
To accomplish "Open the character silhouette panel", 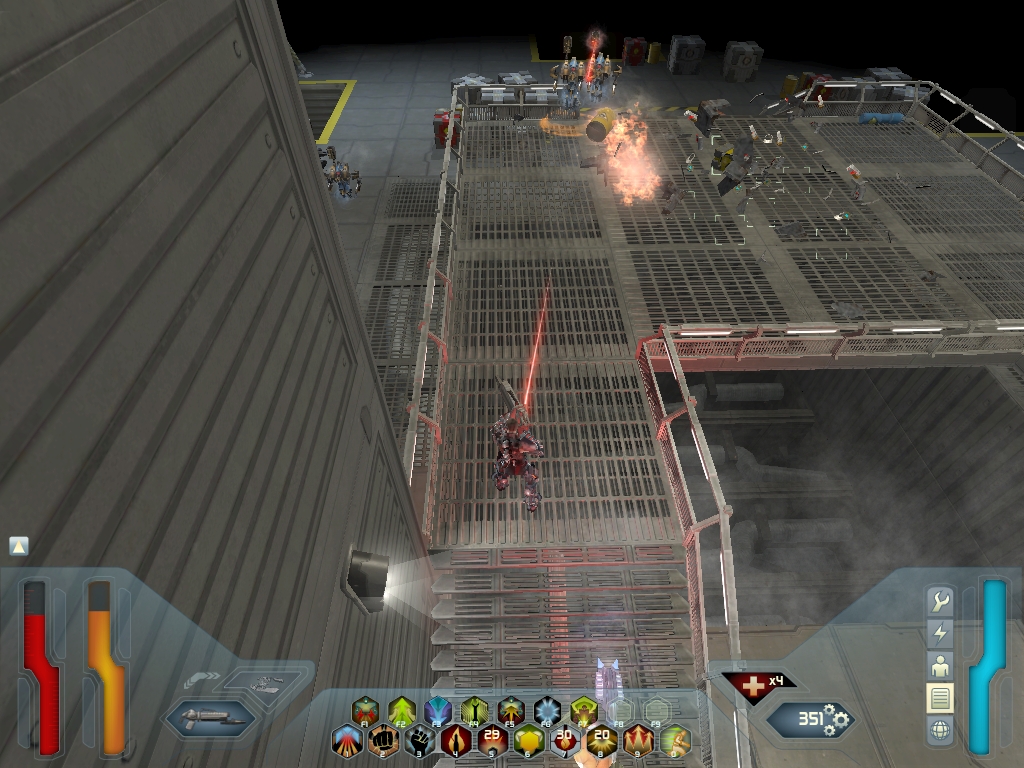I will [939, 665].
